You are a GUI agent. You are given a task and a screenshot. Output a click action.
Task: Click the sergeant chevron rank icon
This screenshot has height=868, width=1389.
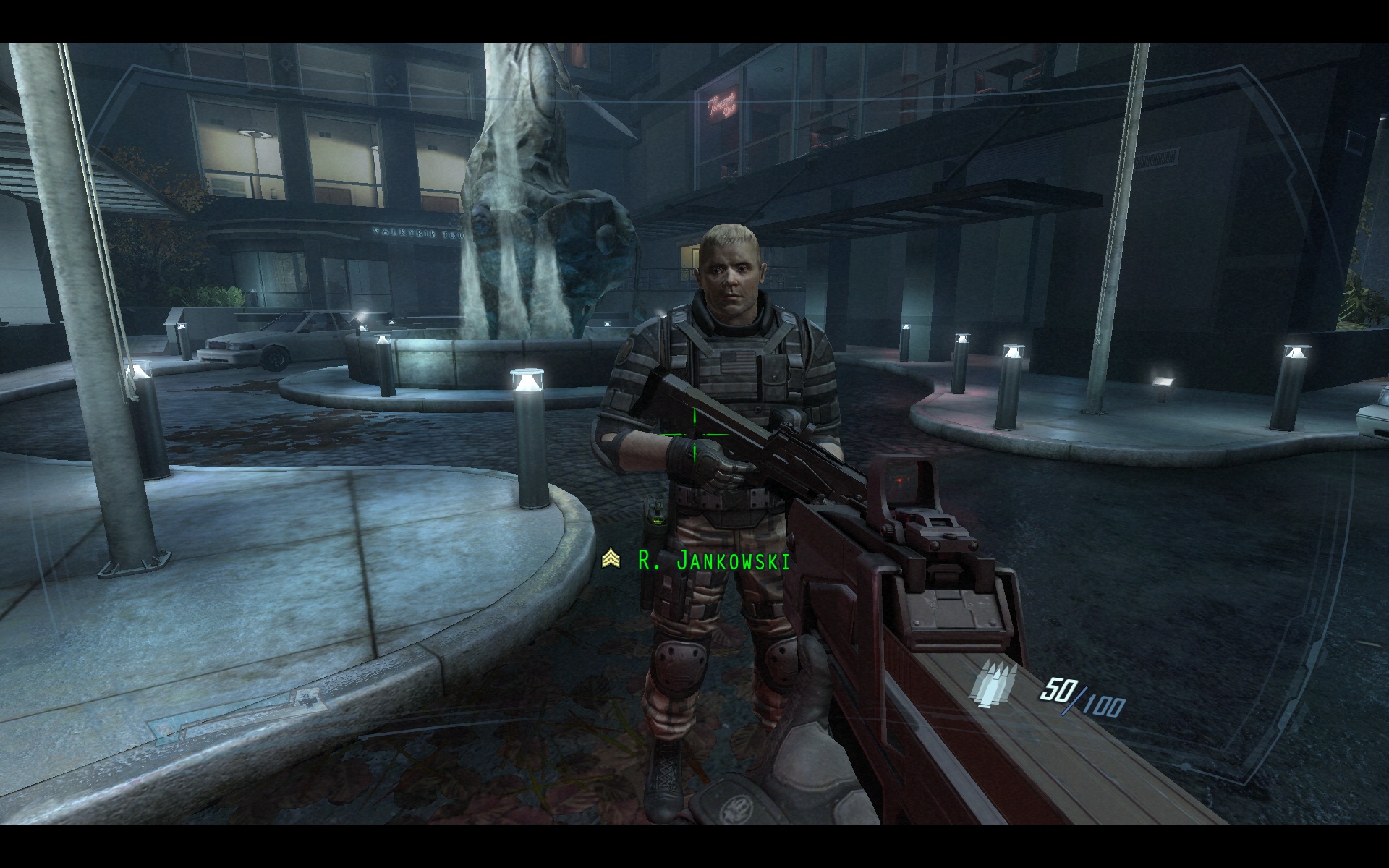[611, 558]
